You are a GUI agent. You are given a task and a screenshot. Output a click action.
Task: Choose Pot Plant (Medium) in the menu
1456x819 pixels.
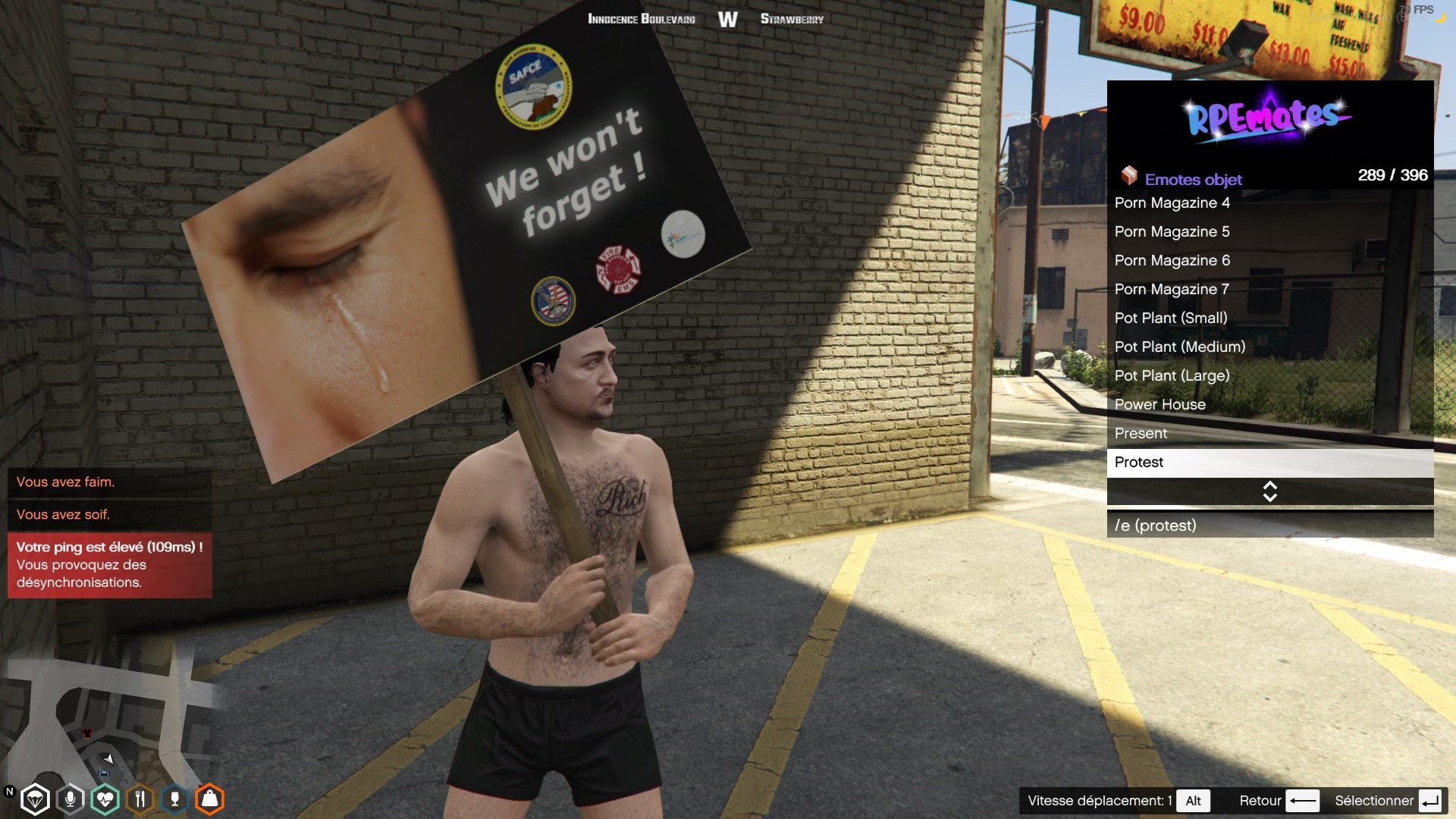pyautogui.click(x=1269, y=347)
